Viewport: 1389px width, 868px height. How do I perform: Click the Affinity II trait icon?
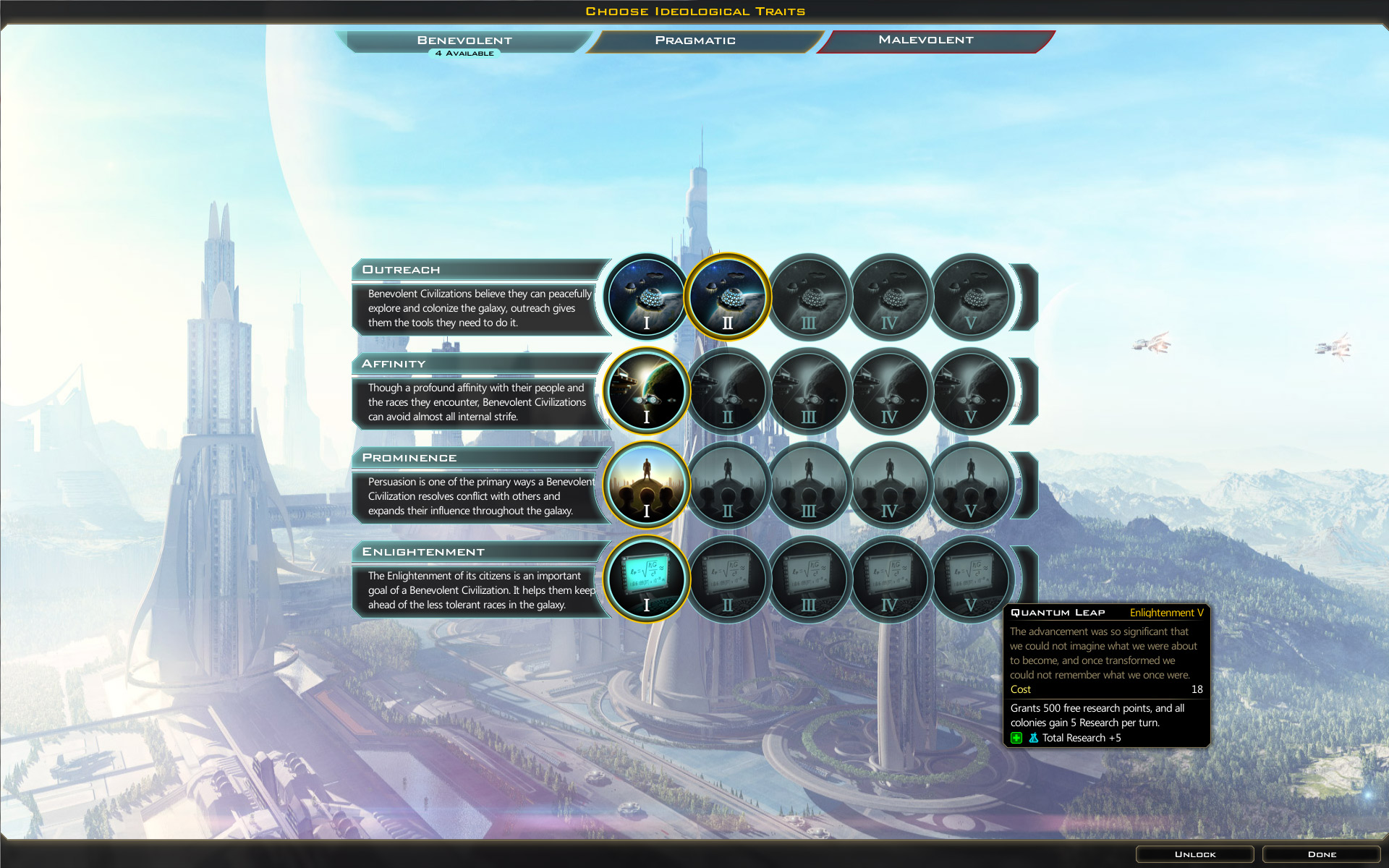(728, 391)
